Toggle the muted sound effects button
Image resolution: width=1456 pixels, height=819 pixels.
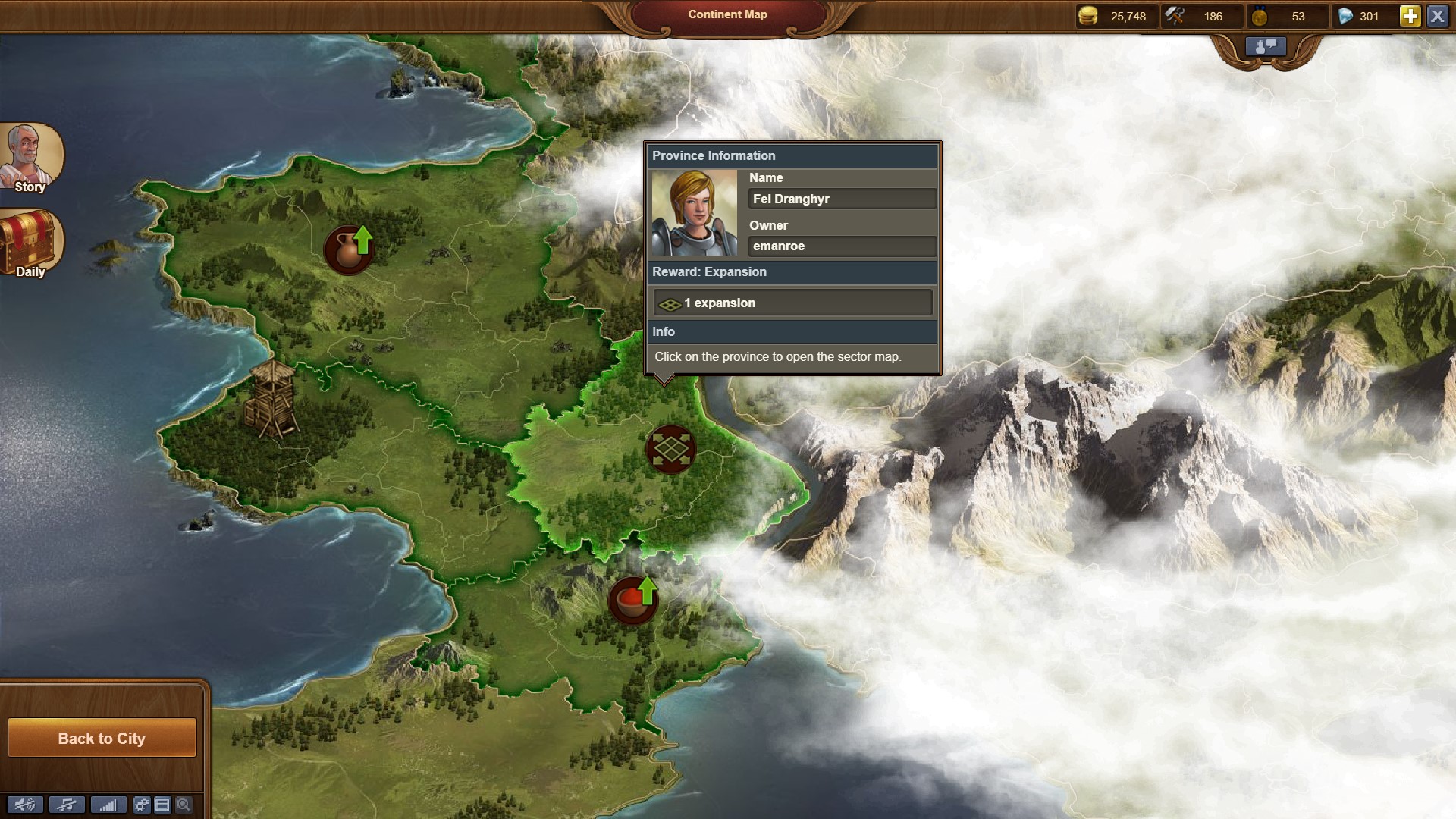(x=24, y=805)
